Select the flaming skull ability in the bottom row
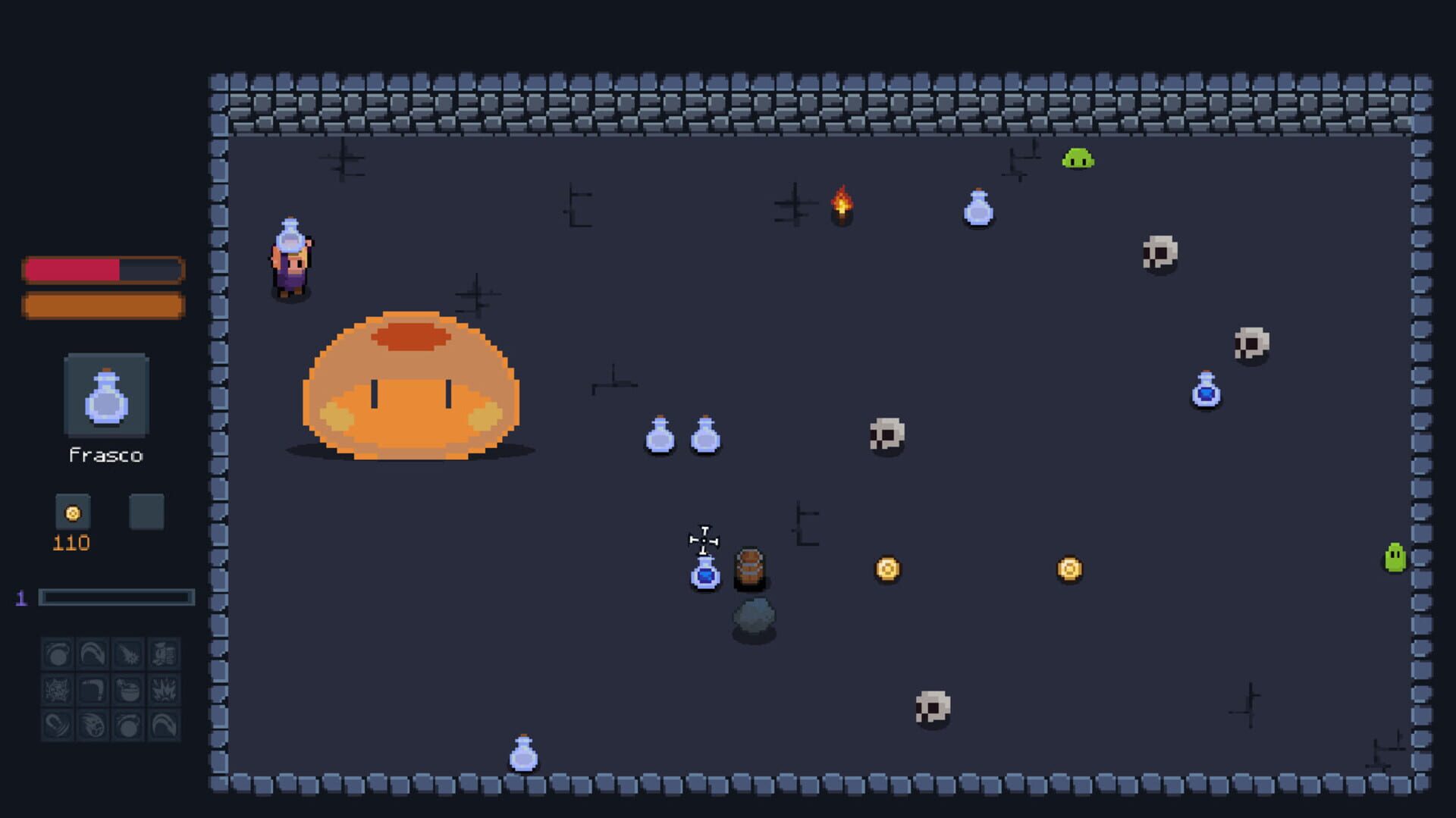Image resolution: width=1456 pixels, height=818 pixels. pyautogui.click(x=91, y=726)
